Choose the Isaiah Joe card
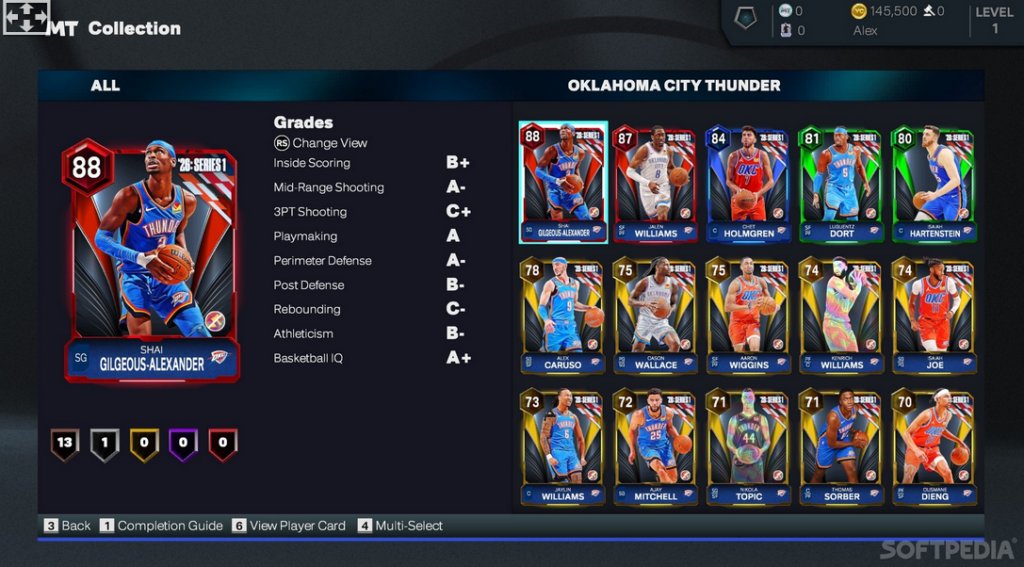Screen dimensions: 1024x567 click(934, 315)
